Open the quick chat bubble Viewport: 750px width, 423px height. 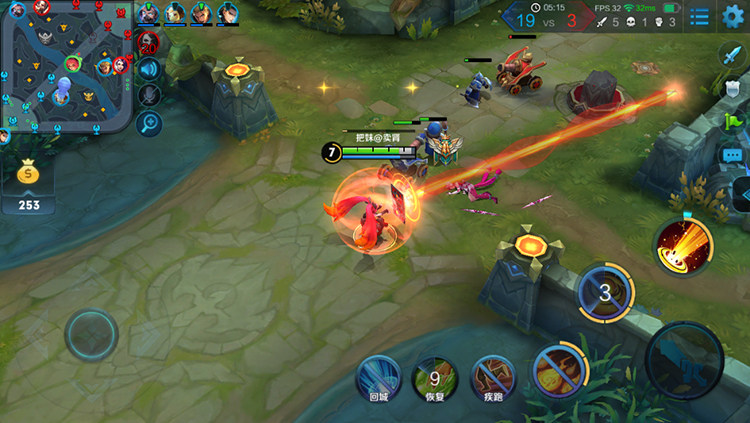(732, 156)
